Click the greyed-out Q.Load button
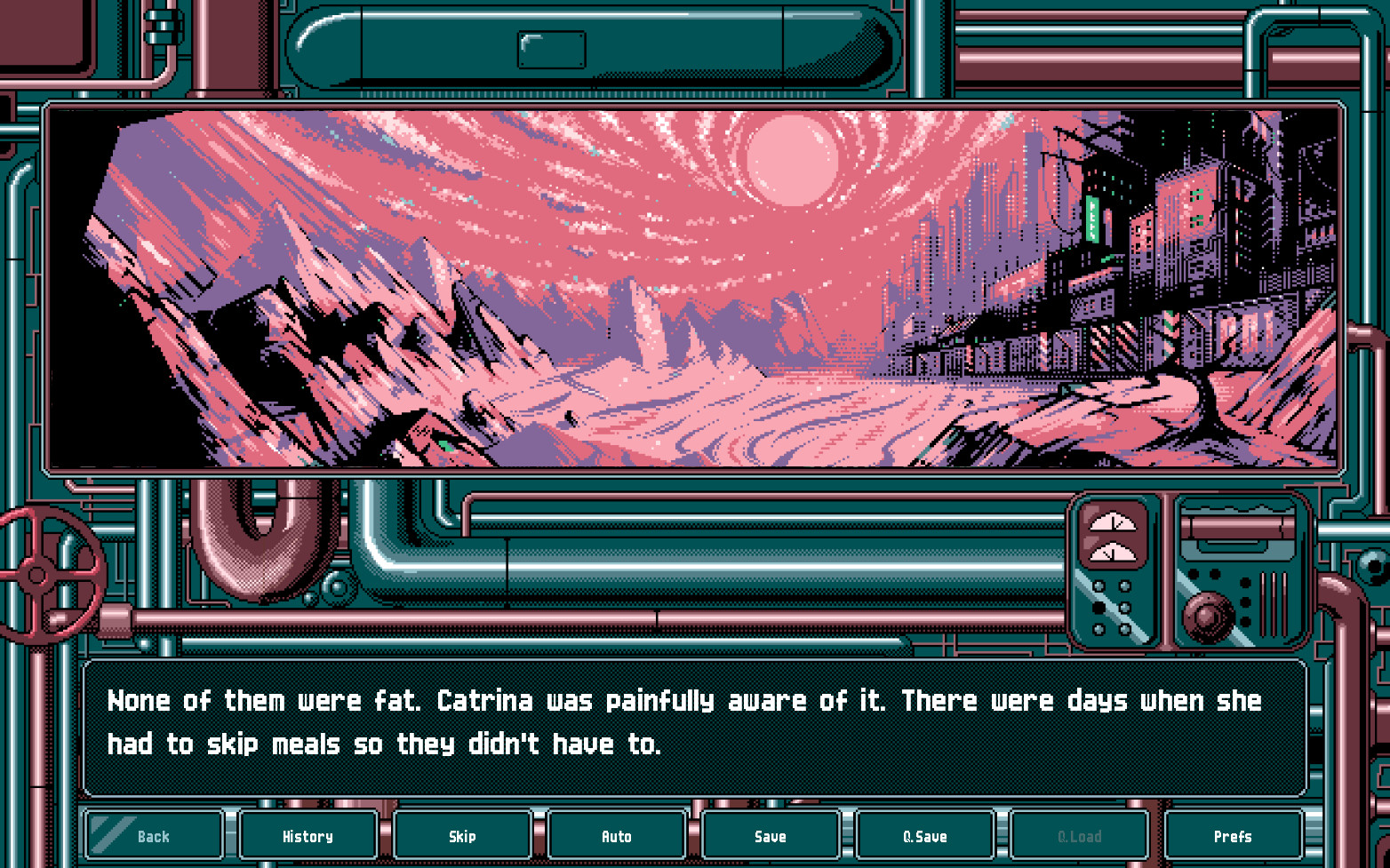The height and width of the screenshot is (868, 1390). (x=1078, y=836)
